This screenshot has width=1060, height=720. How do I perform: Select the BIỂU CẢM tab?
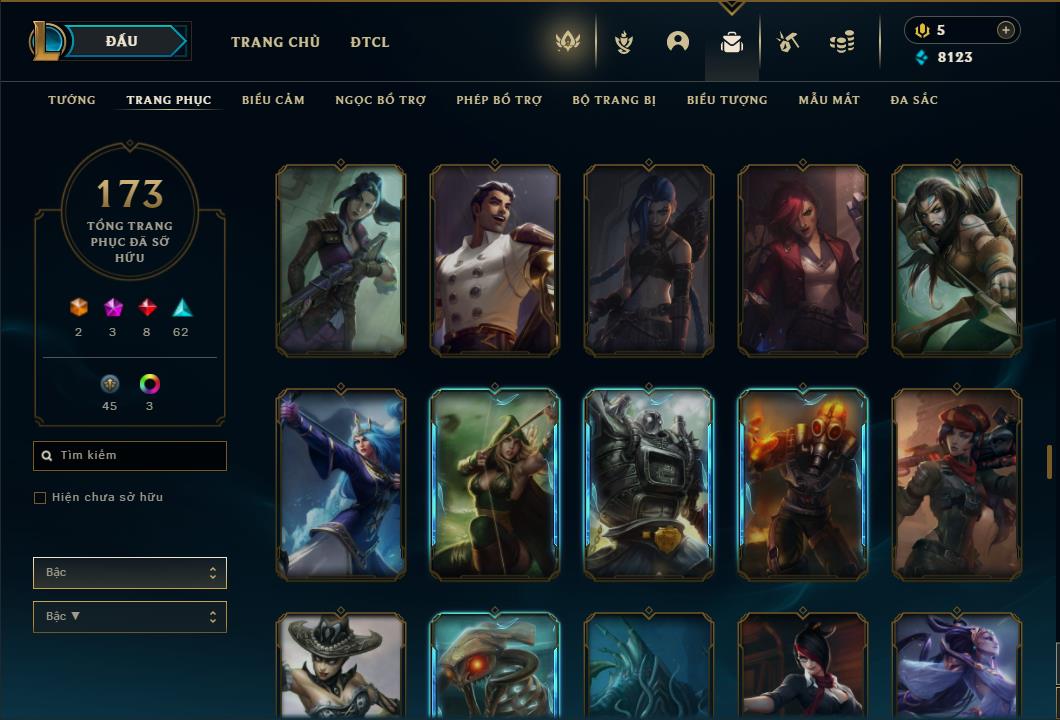click(273, 100)
